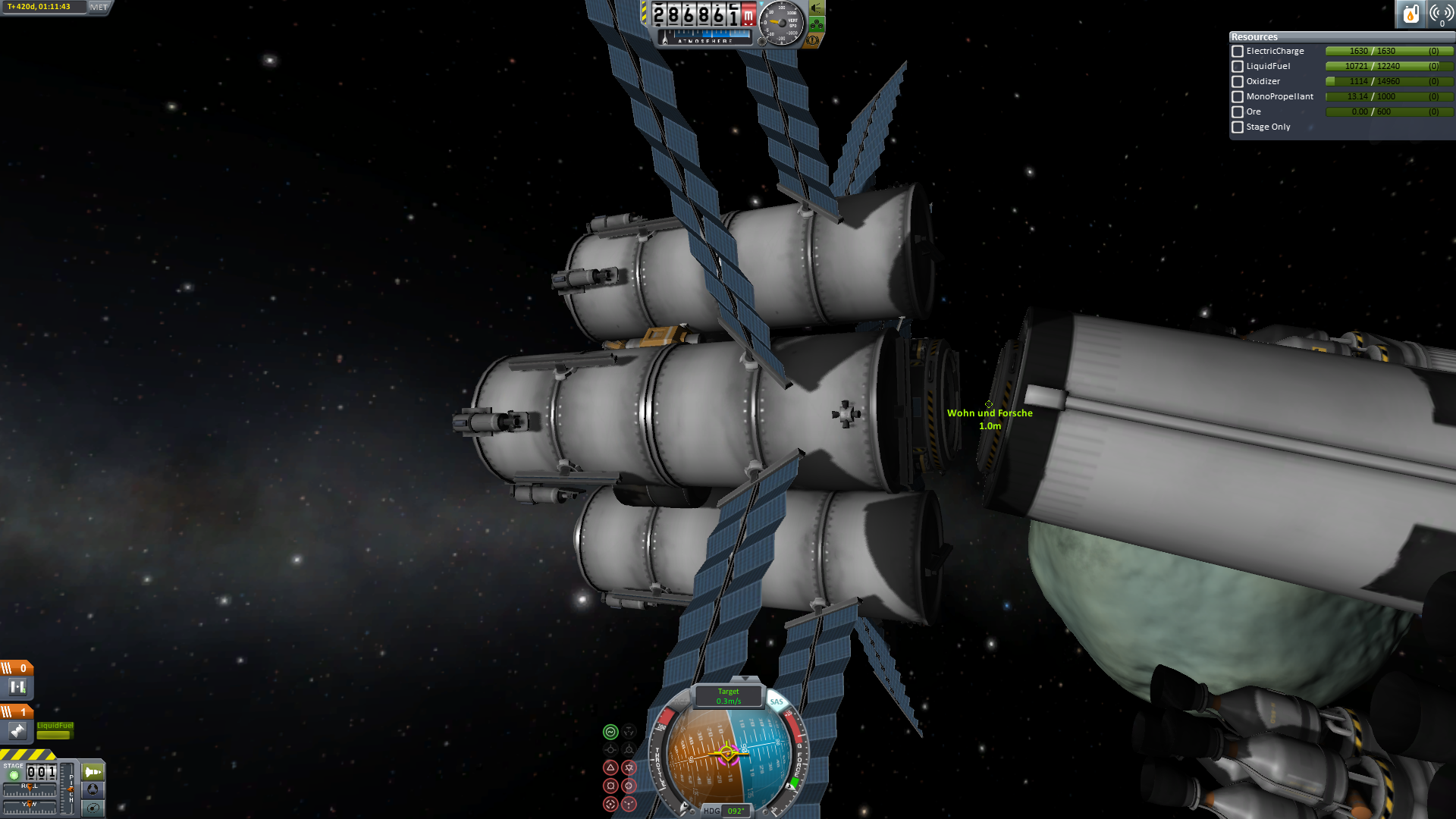Toggle the landing gear button
Screen dimensions: 1456x819
817,24
